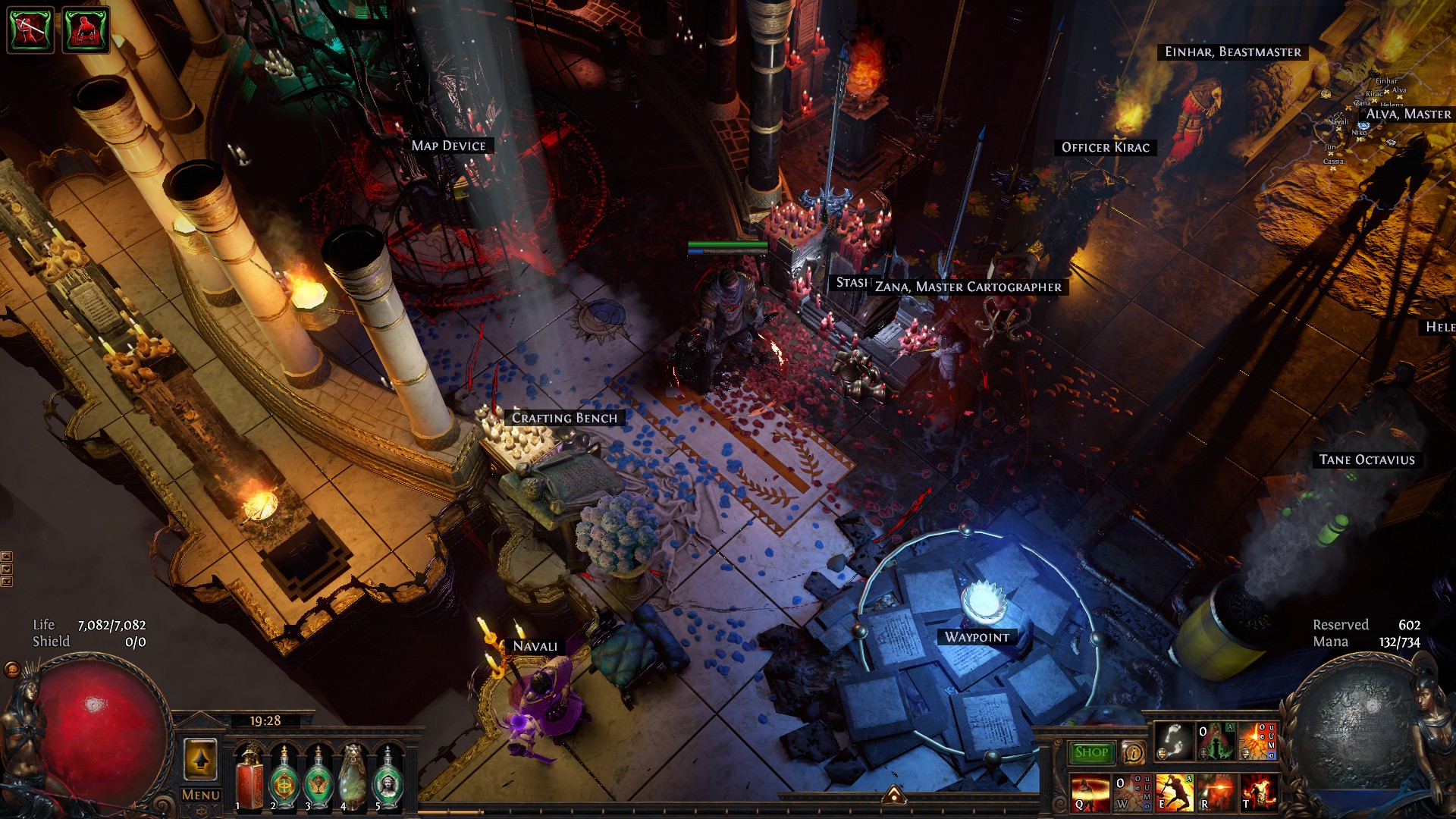Select the Waypoint name label
This screenshot has width=1456, height=819.
[977, 637]
